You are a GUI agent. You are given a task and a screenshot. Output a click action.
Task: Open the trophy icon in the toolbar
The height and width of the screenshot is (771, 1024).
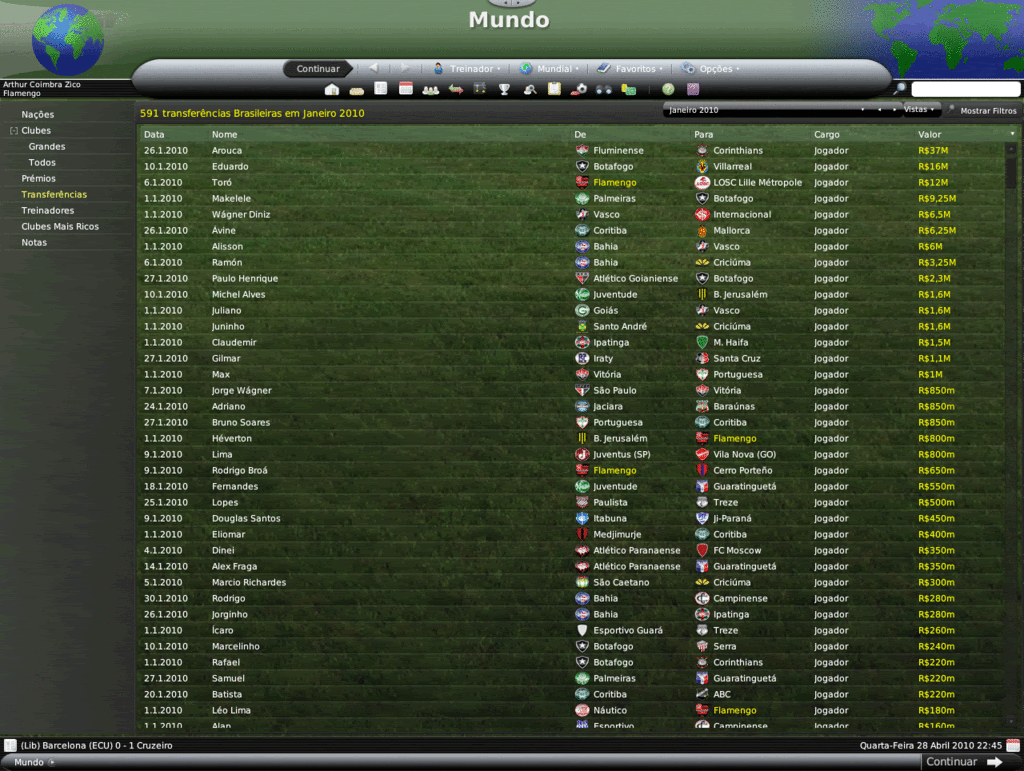tap(505, 90)
